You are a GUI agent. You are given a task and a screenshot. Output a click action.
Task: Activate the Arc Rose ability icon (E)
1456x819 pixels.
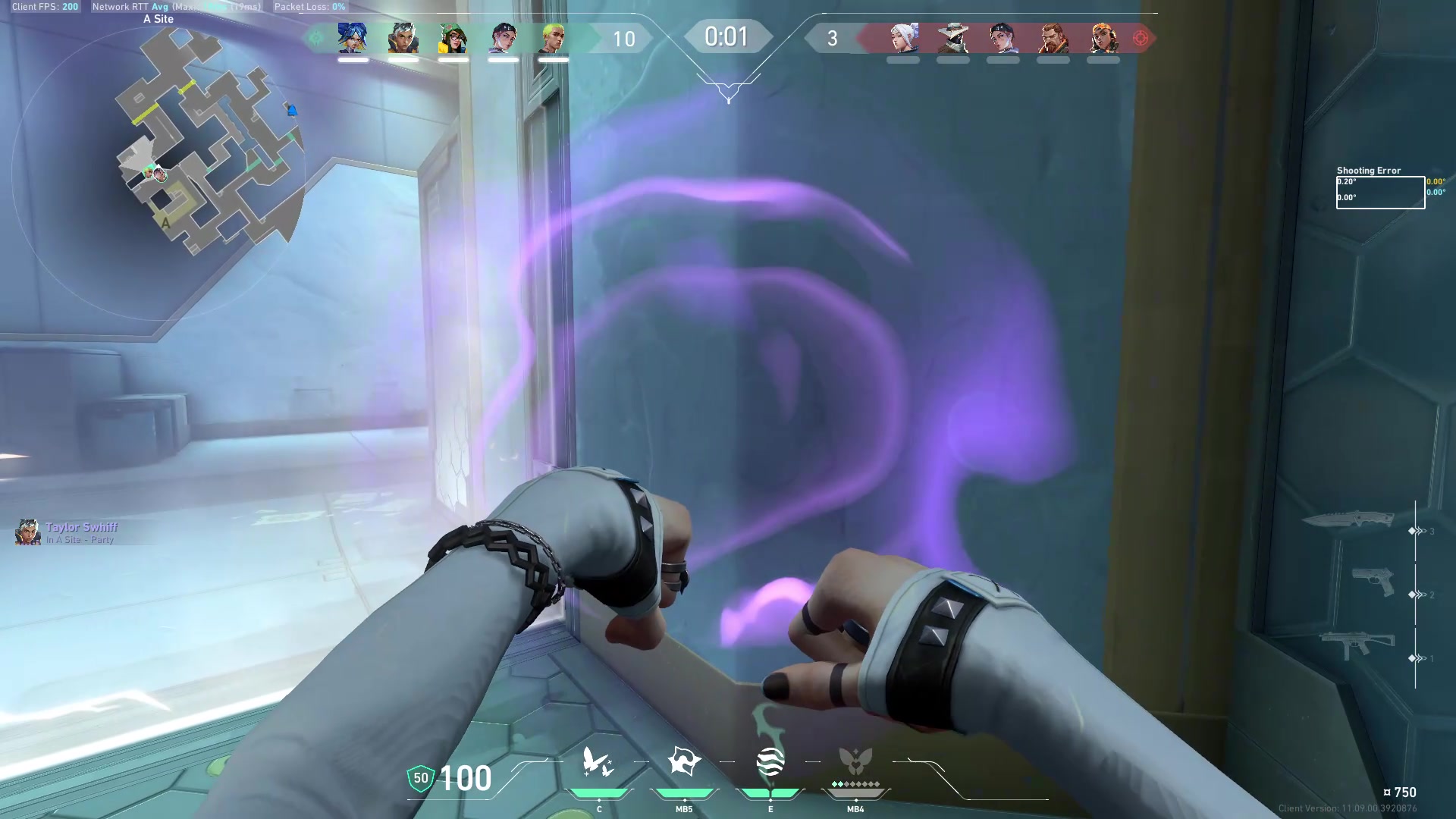tap(770, 762)
